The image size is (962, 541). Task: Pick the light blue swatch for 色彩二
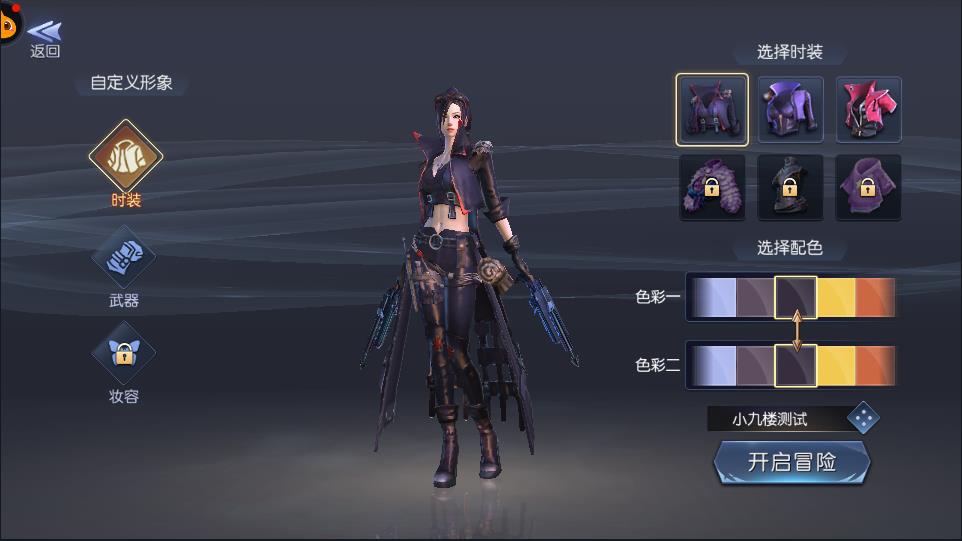coord(713,365)
